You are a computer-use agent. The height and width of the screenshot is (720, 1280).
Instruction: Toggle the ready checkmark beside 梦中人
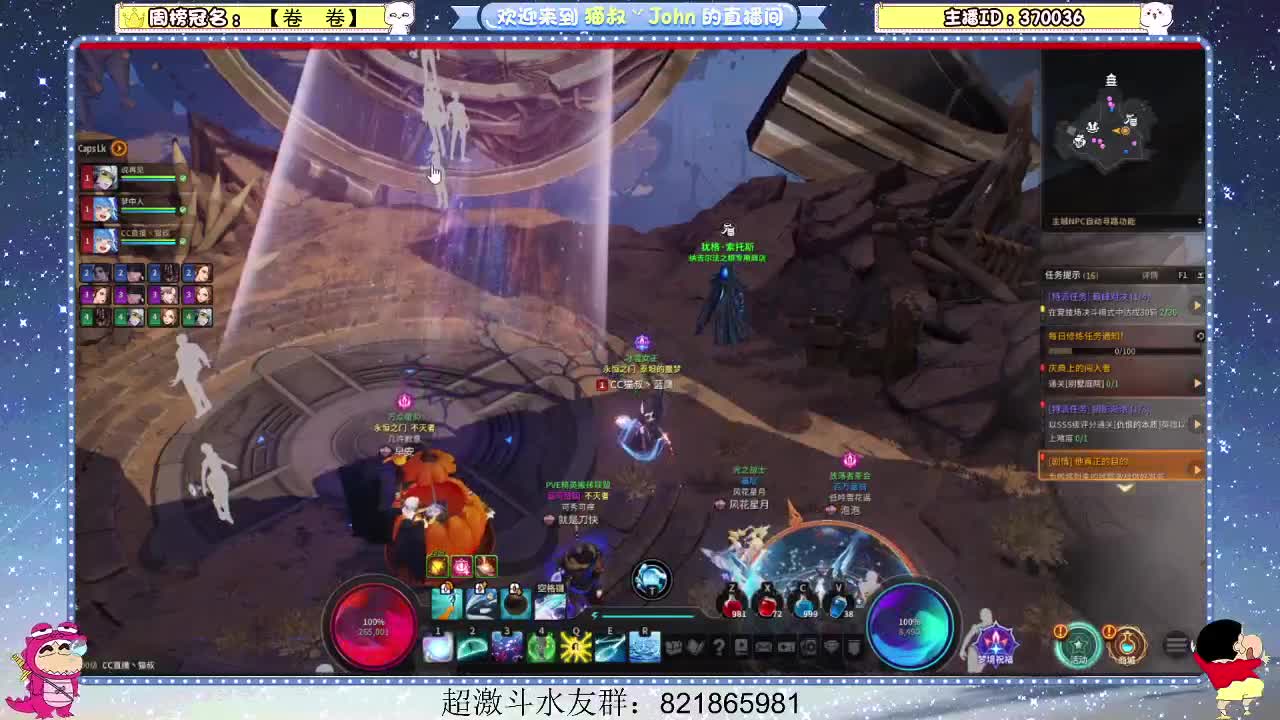(x=182, y=209)
